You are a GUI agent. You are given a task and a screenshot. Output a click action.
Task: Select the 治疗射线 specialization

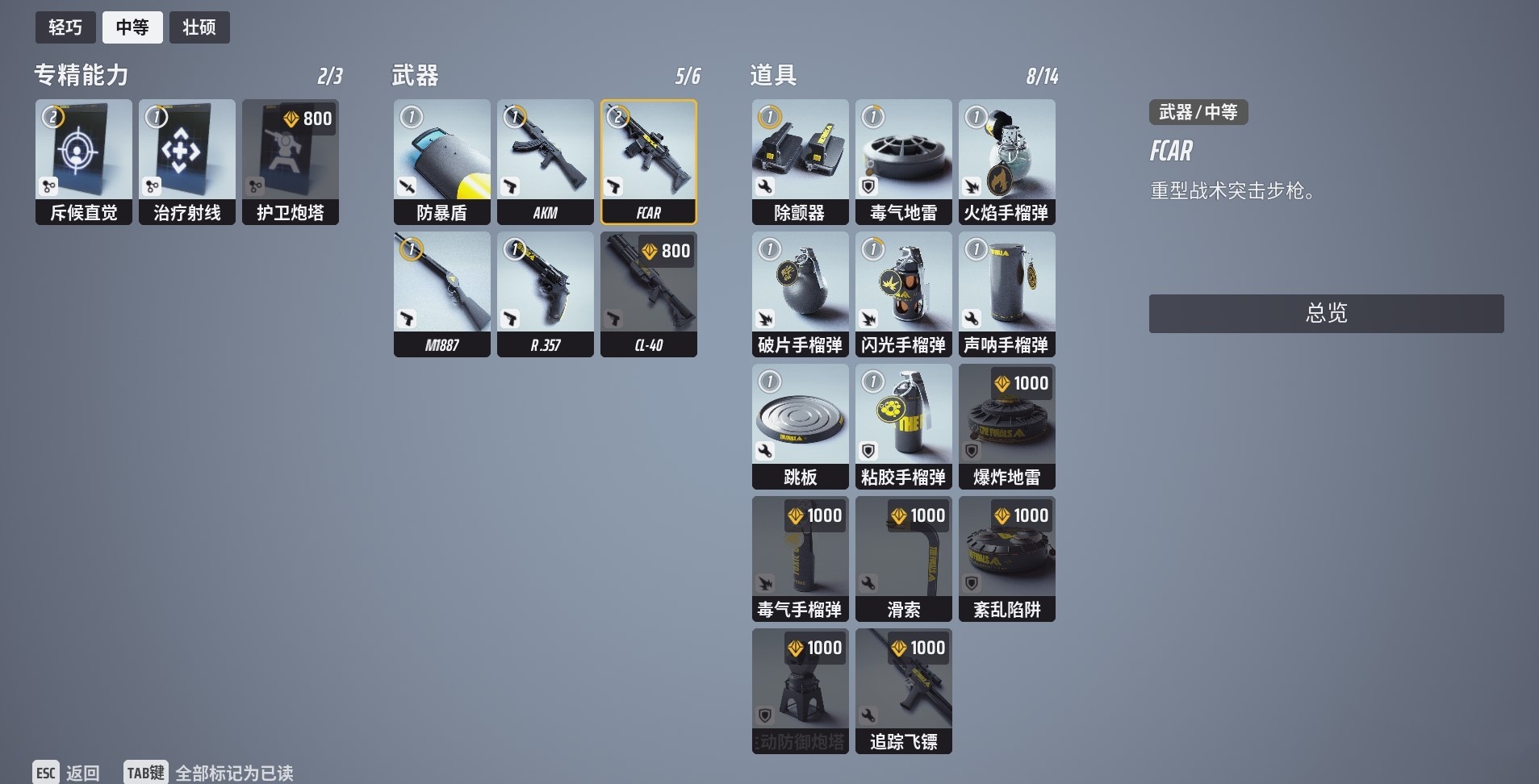tap(187, 161)
